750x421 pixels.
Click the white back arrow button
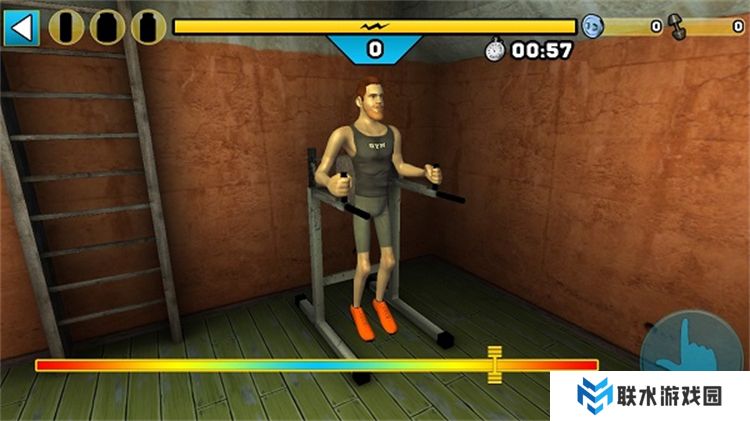20,27
